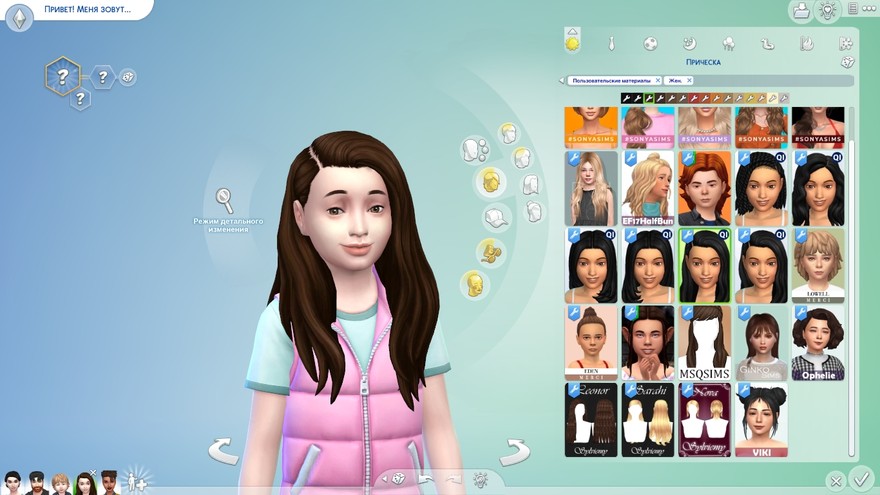Remove the "Пользовательские материалы" filter
This screenshot has width=880, height=495.
(x=657, y=80)
